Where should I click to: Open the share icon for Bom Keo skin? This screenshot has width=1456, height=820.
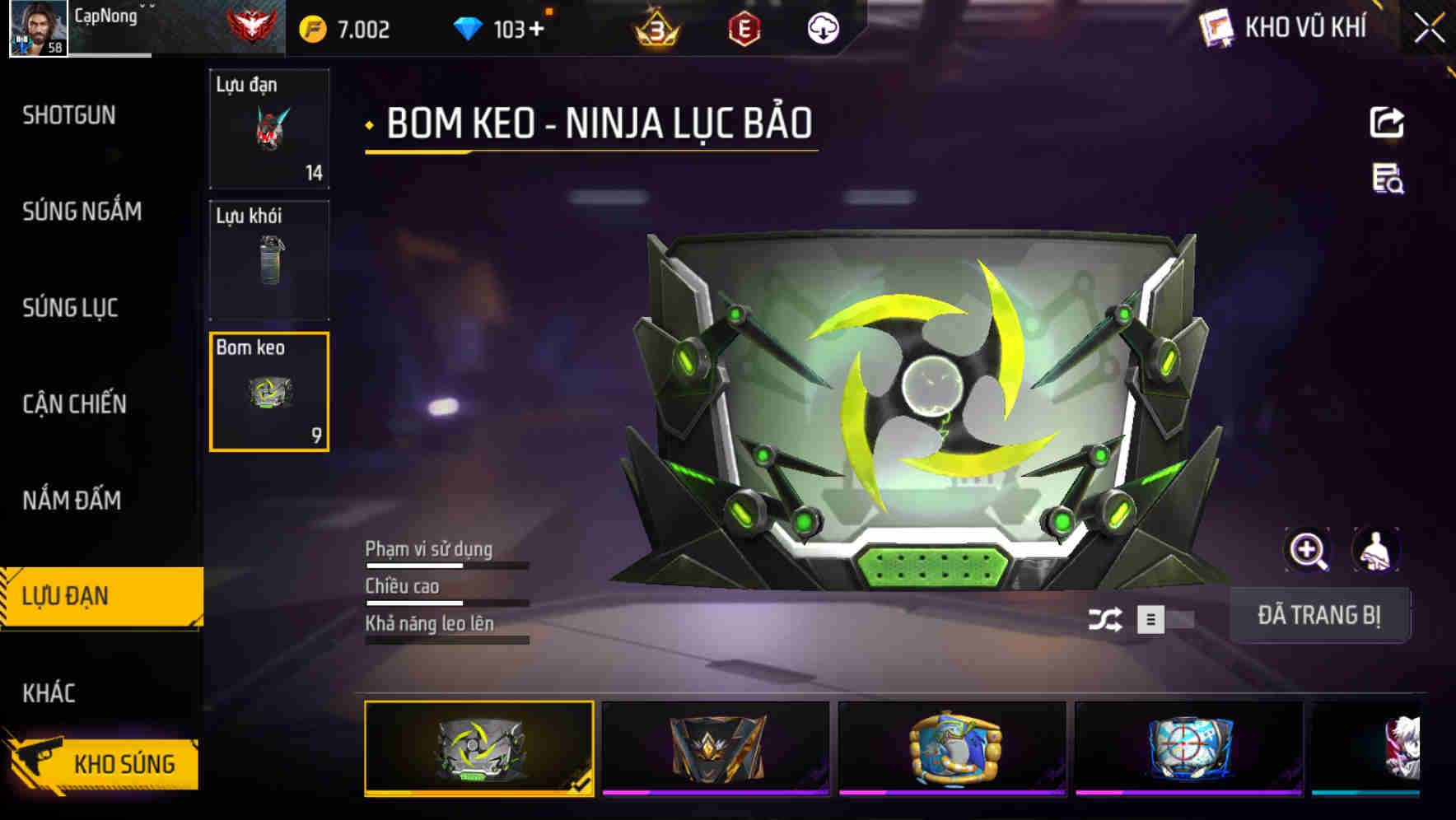(x=1388, y=122)
